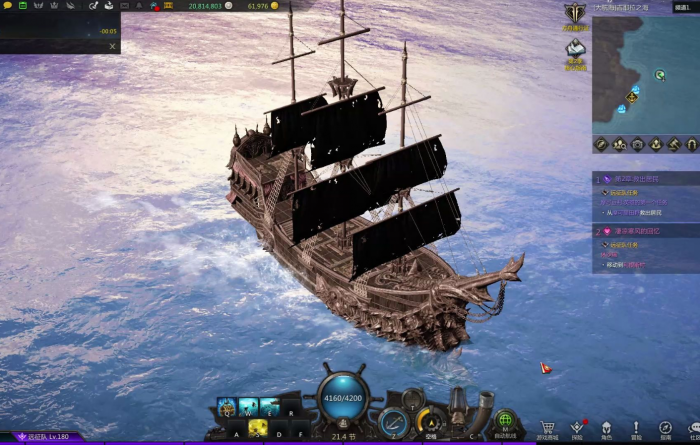Open the character helmet menu

click(x=606, y=427)
